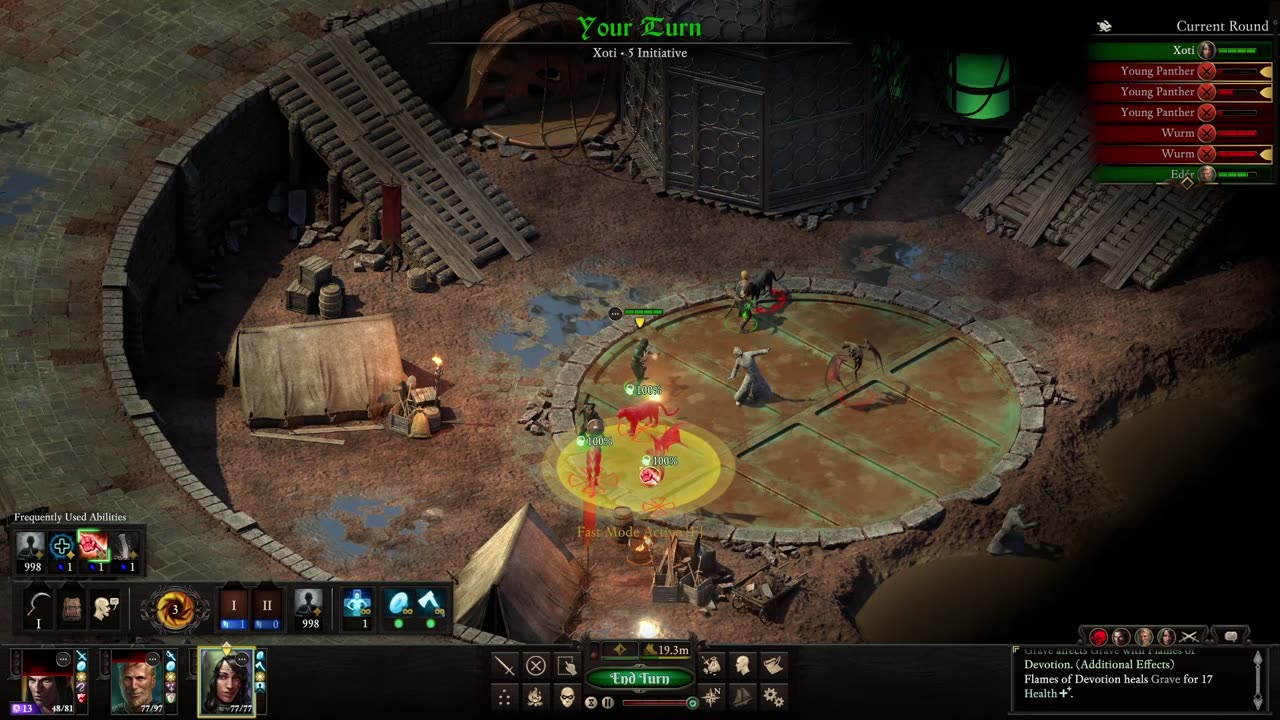Use the glowing red fist ability
1280x720 pixels.
pos(93,547)
